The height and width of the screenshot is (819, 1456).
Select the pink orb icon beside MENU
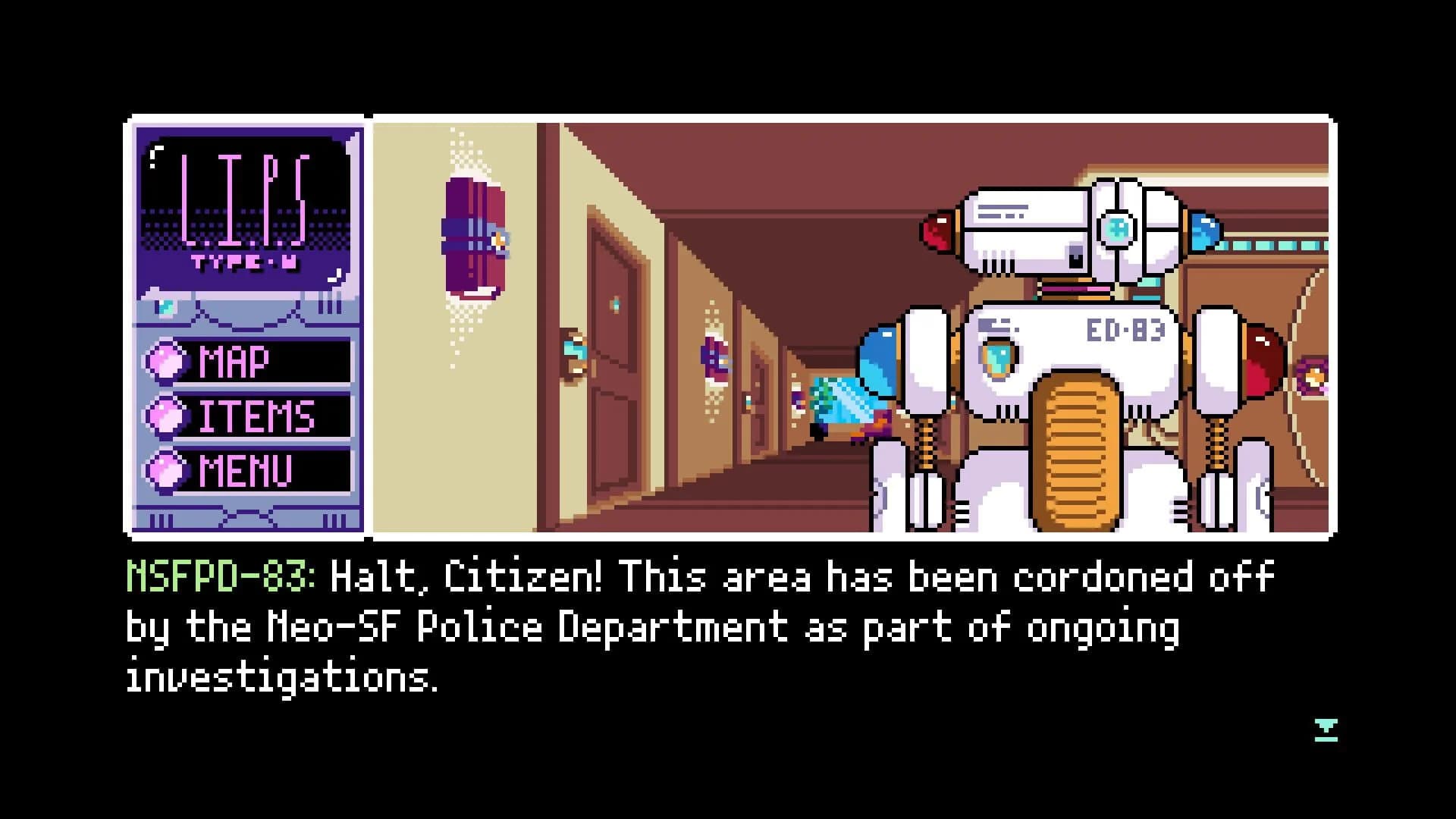coord(165,469)
